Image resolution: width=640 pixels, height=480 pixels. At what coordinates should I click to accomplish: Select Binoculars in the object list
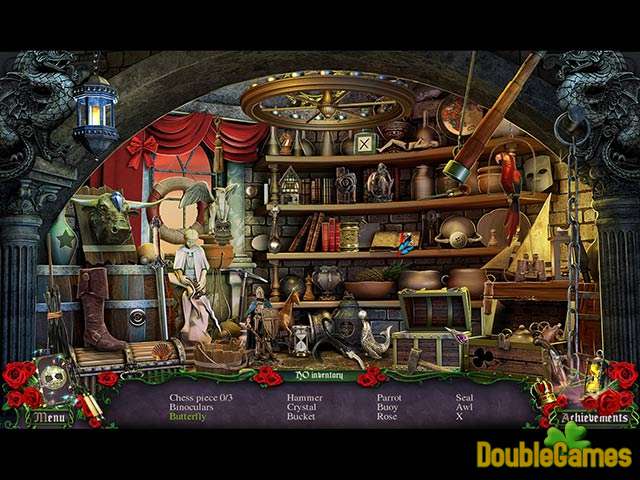(194, 406)
